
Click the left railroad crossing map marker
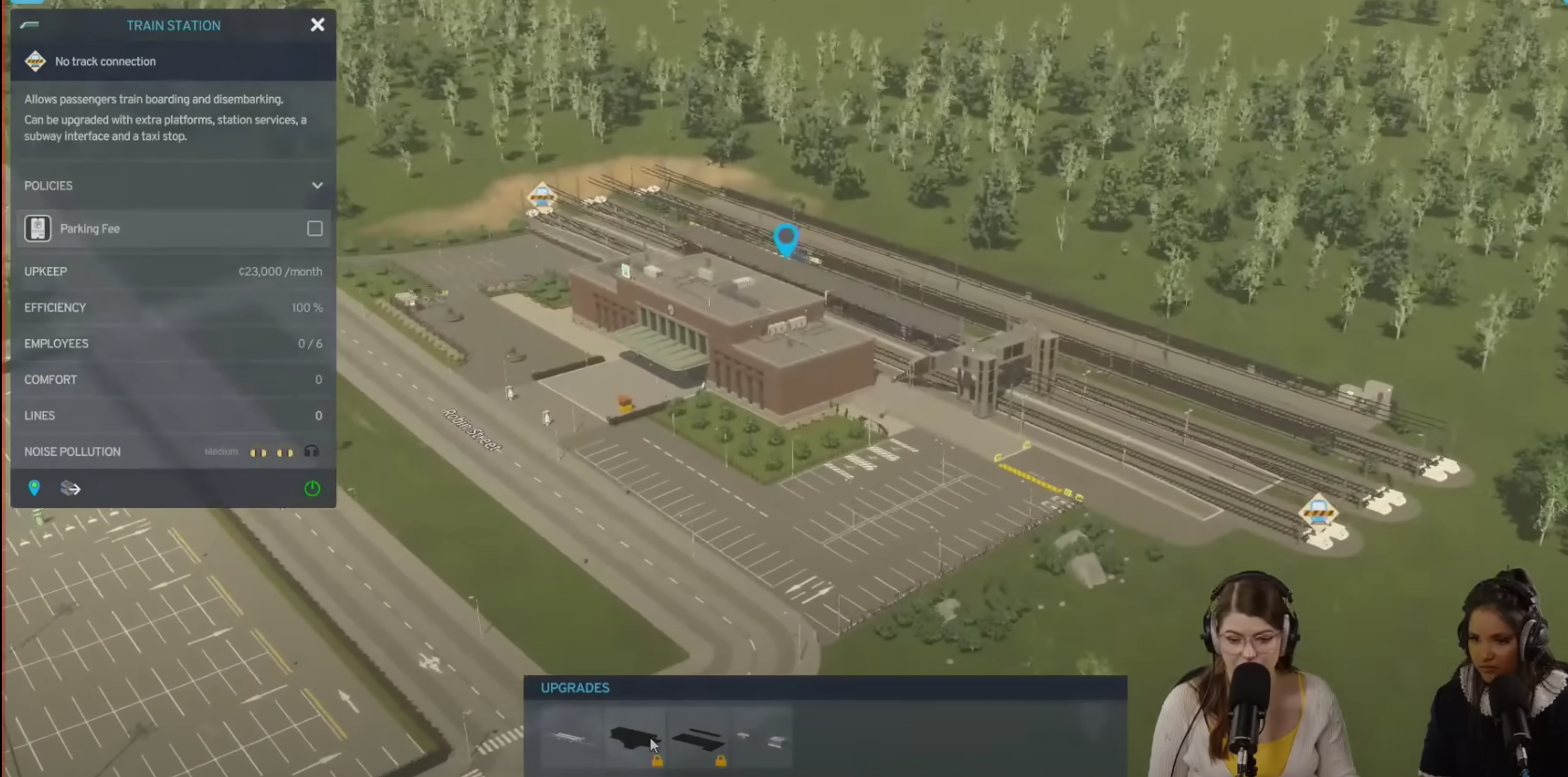point(542,196)
